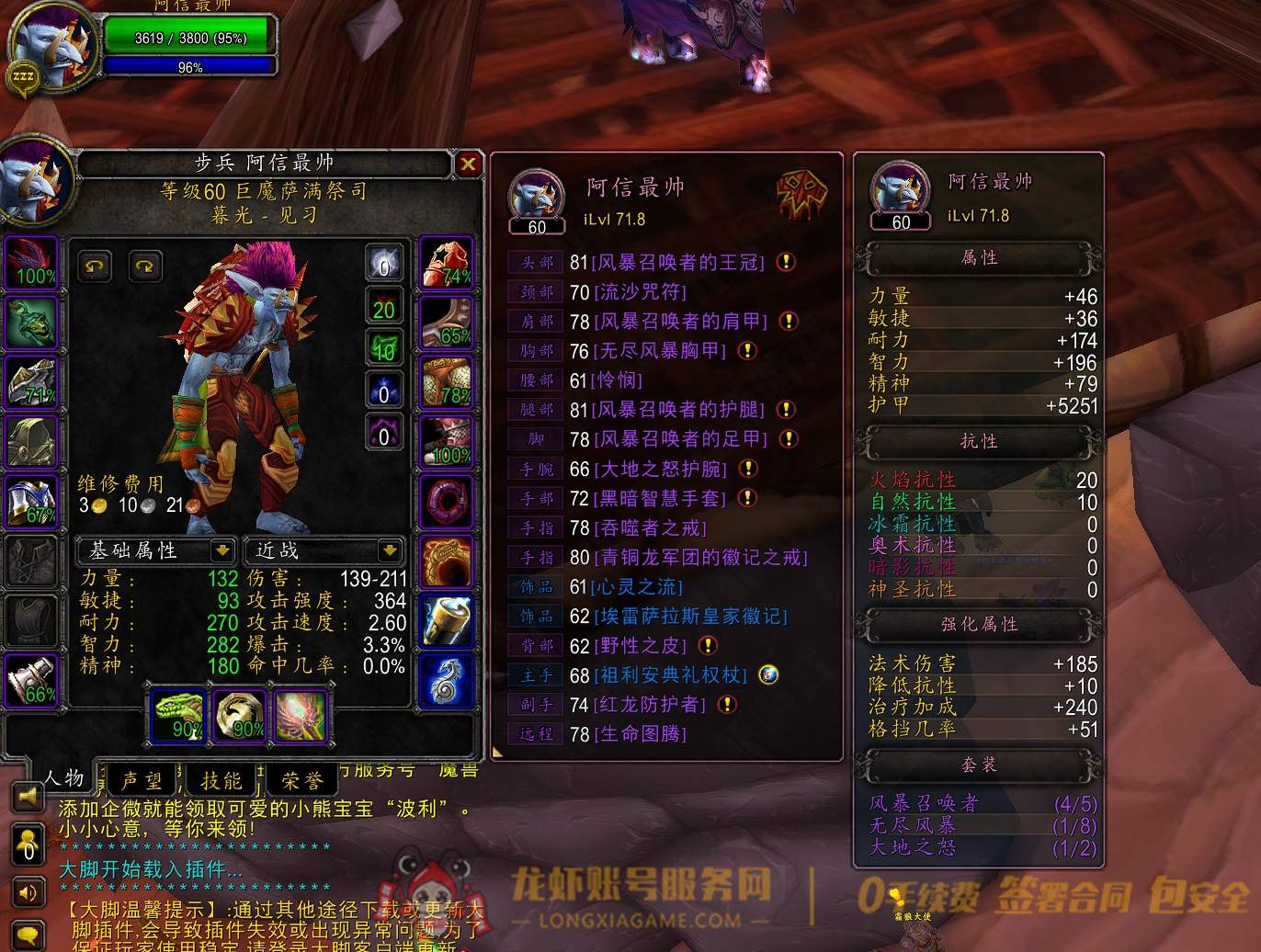1261x952 pixels.
Task: Click the 套装 set section header
Action: point(979,765)
